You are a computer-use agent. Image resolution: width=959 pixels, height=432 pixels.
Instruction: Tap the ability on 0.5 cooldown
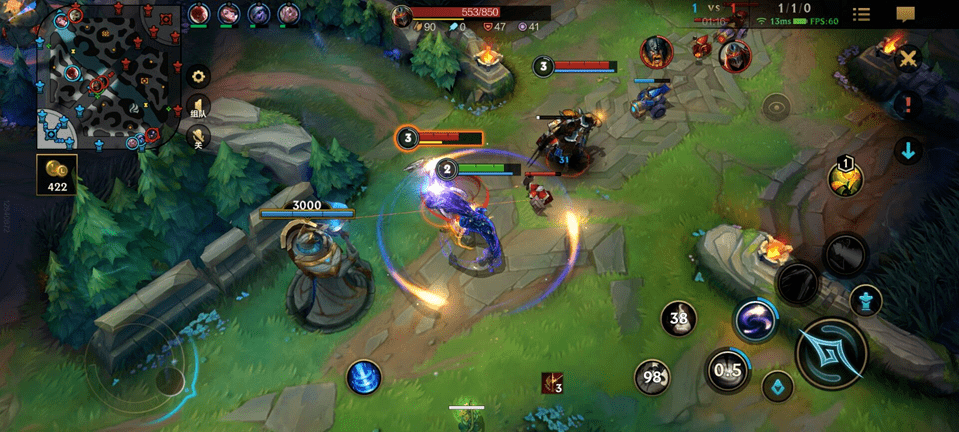coord(727,370)
